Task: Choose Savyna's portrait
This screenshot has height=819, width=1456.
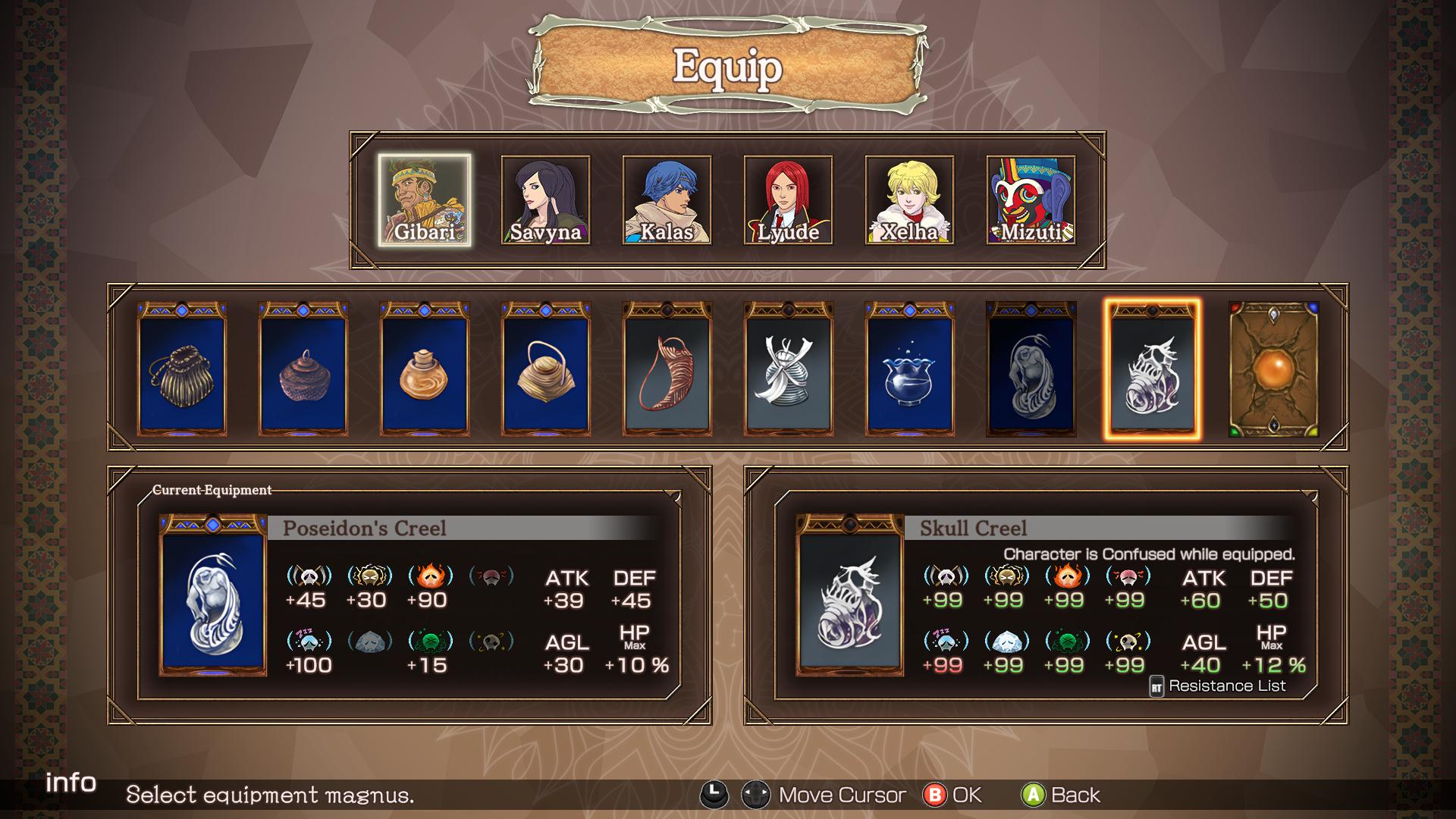Action: (x=545, y=200)
